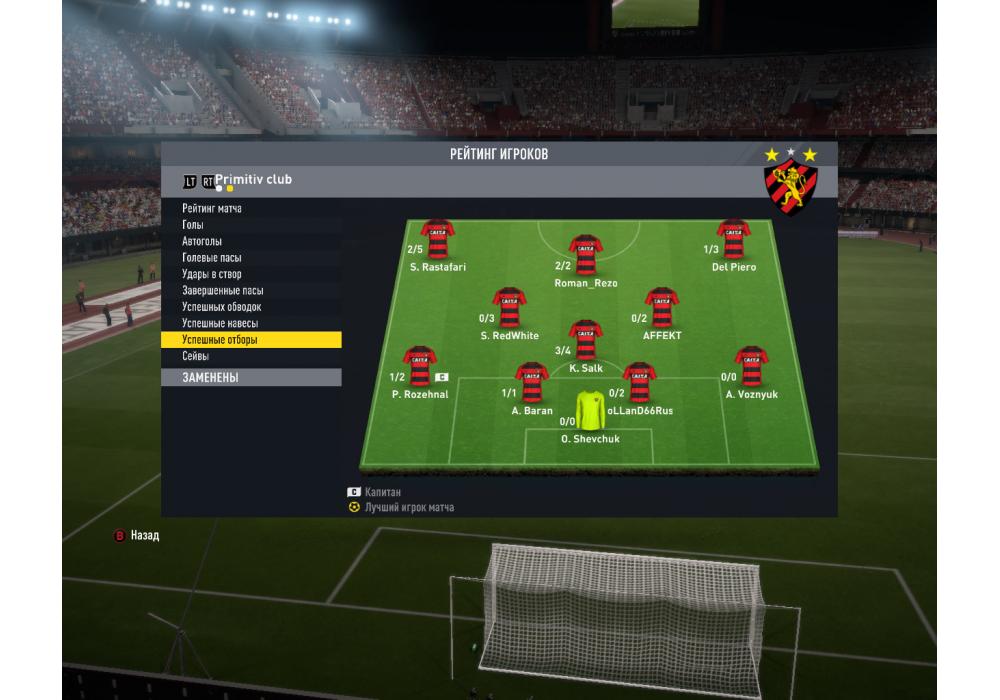Image resolution: width=1000 pixels, height=700 pixels.
Task: View Завершенные пасы statistics
Action: pos(223,291)
